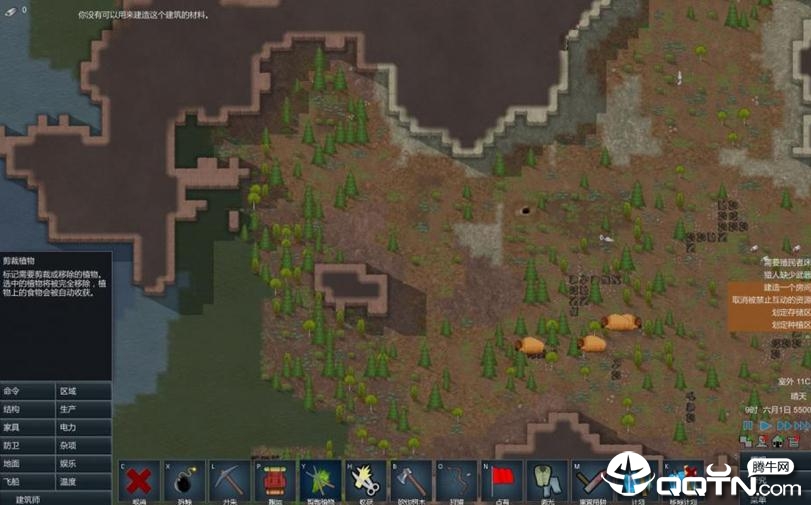Viewport: 811px width, 505px height.
Task: Select the red backpack haul order
Action: [275, 480]
